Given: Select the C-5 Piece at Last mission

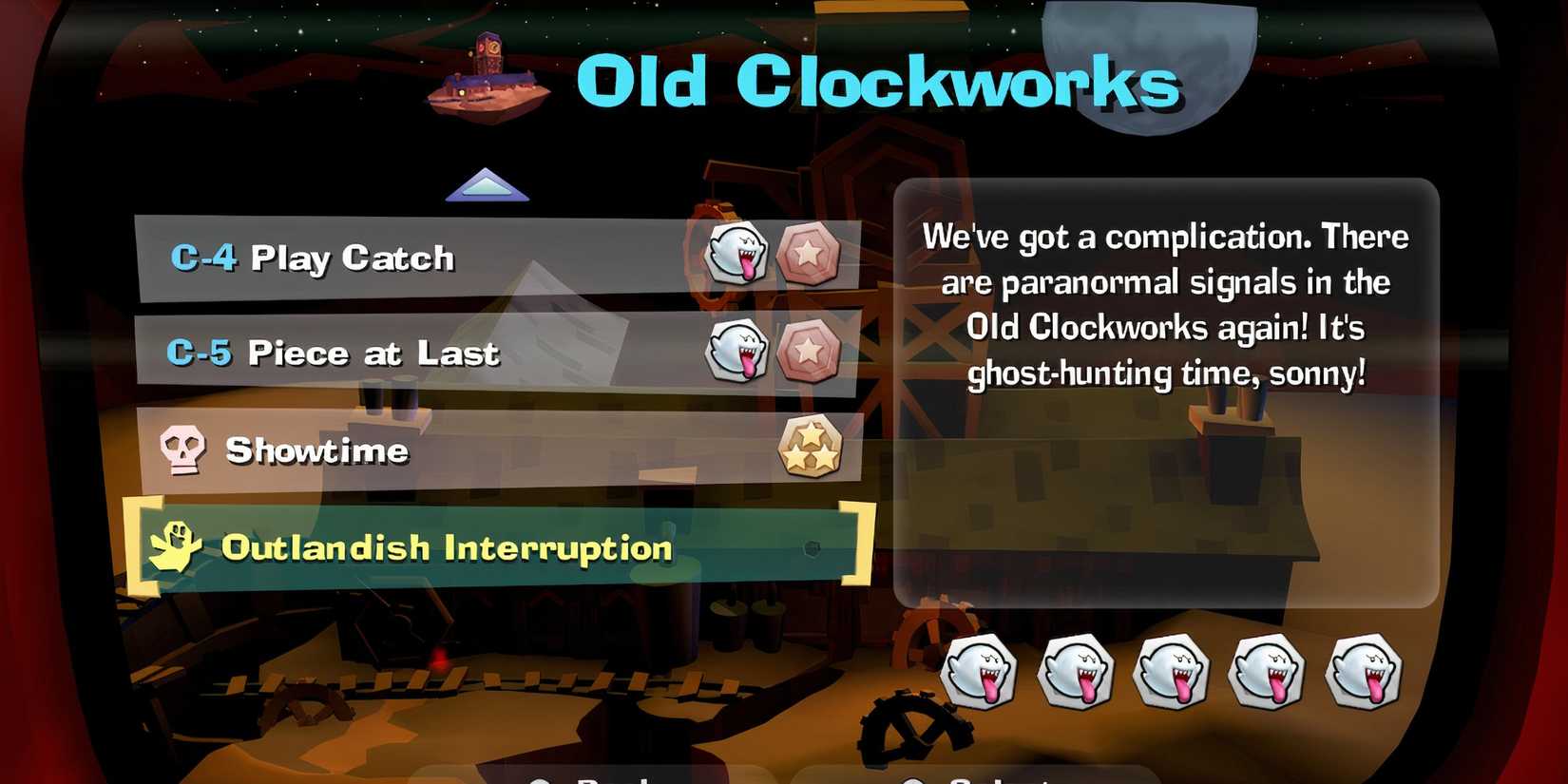Looking at the screenshot, I should 380,354.
